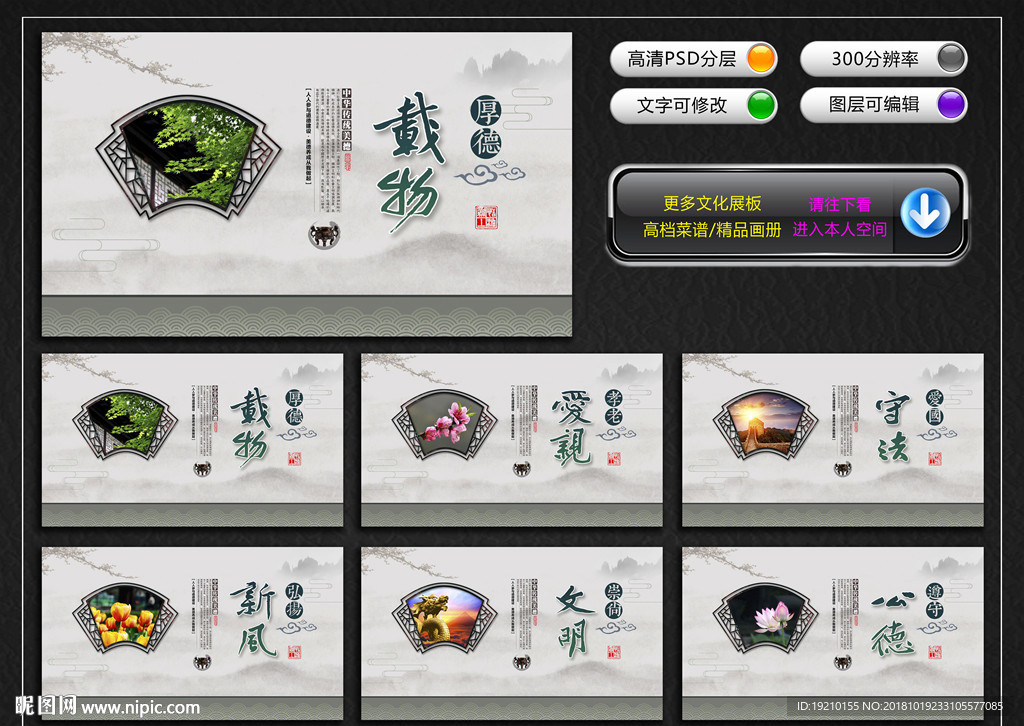The height and width of the screenshot is (726, 1024).
Task: Open the 遵守公德 lotus flower thumbnail
Action: (832, 632)
